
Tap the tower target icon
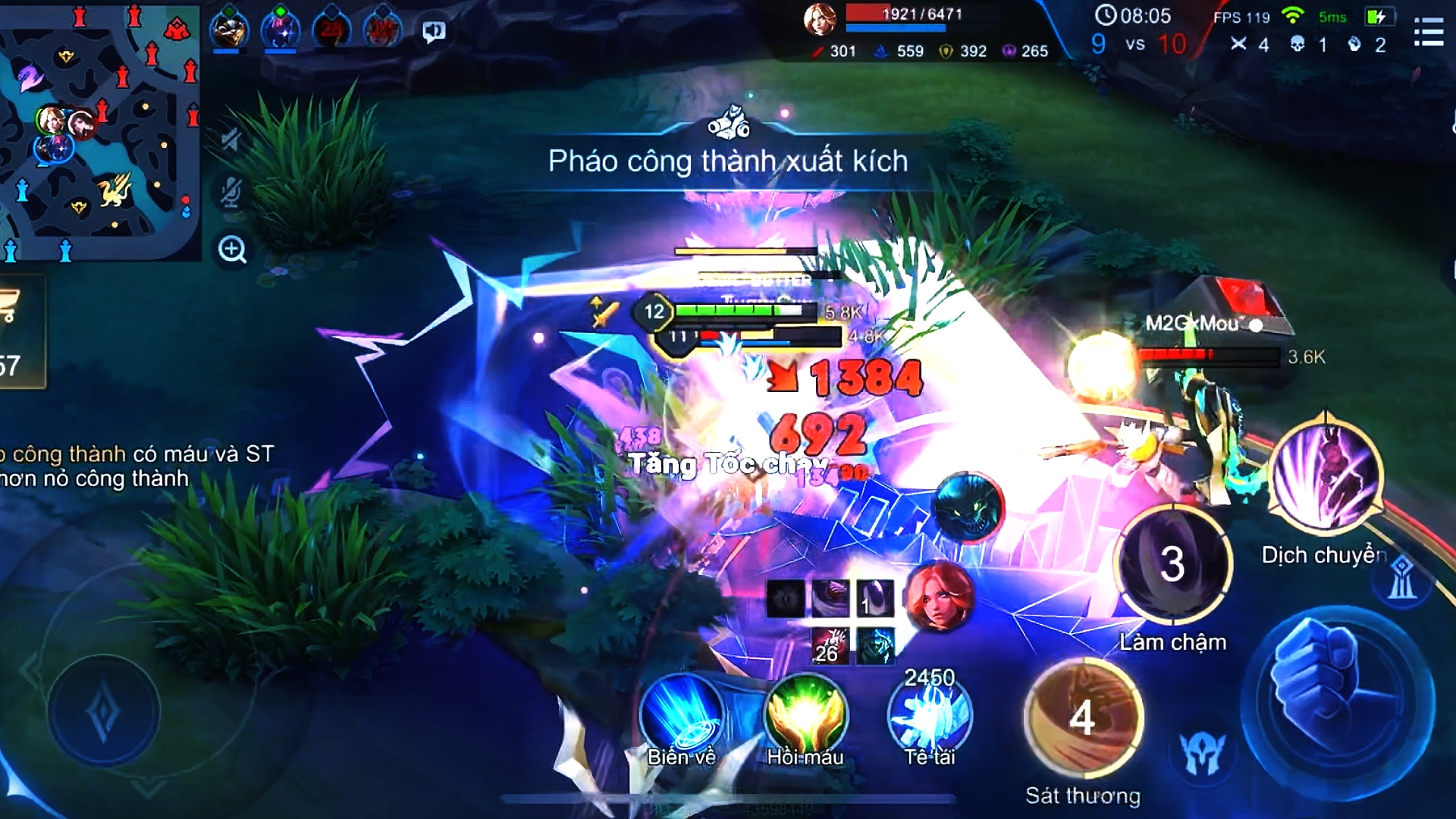coord(1401,579)
